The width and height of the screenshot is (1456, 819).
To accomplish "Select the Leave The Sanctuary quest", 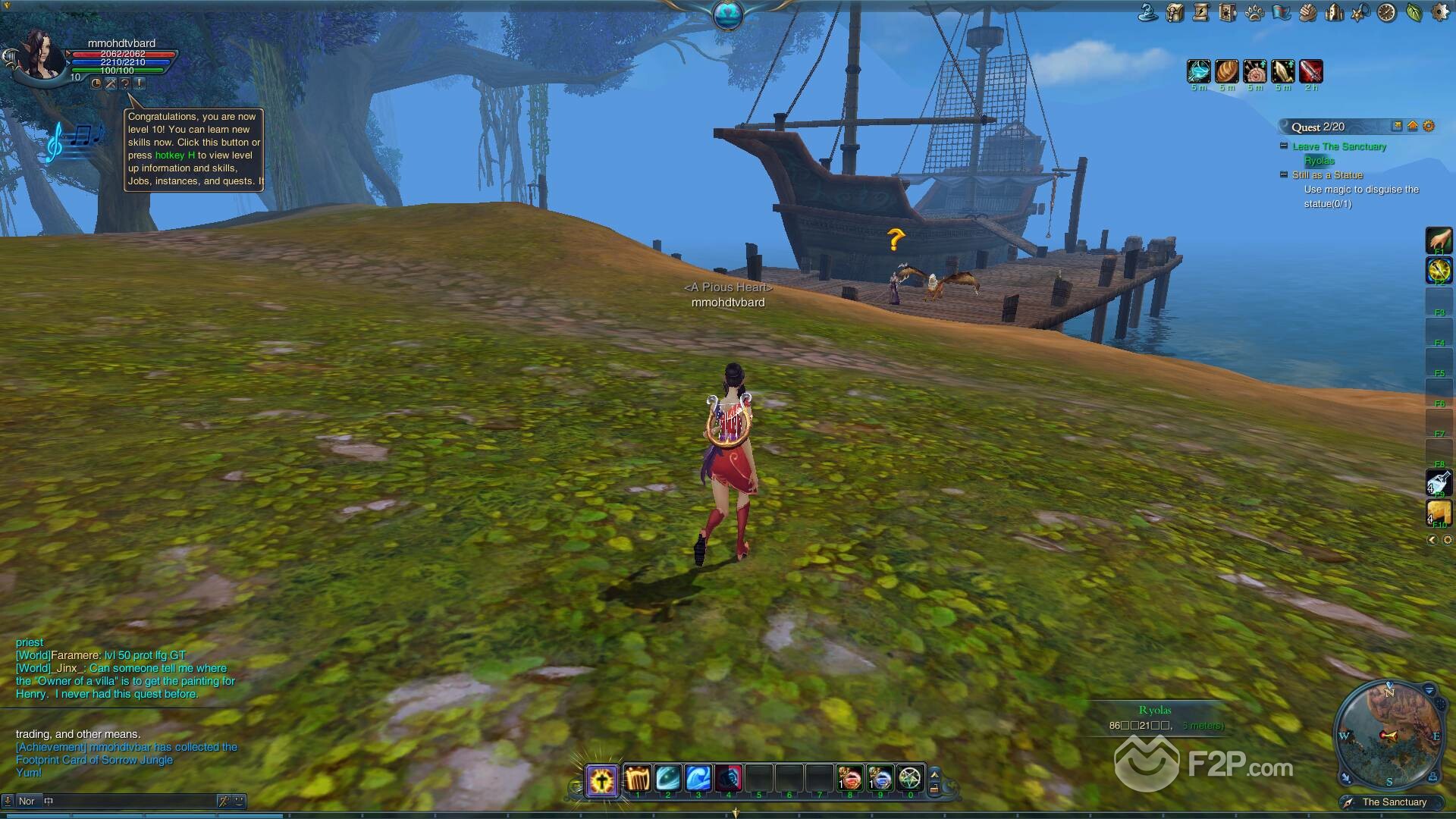I will 1339,146.
